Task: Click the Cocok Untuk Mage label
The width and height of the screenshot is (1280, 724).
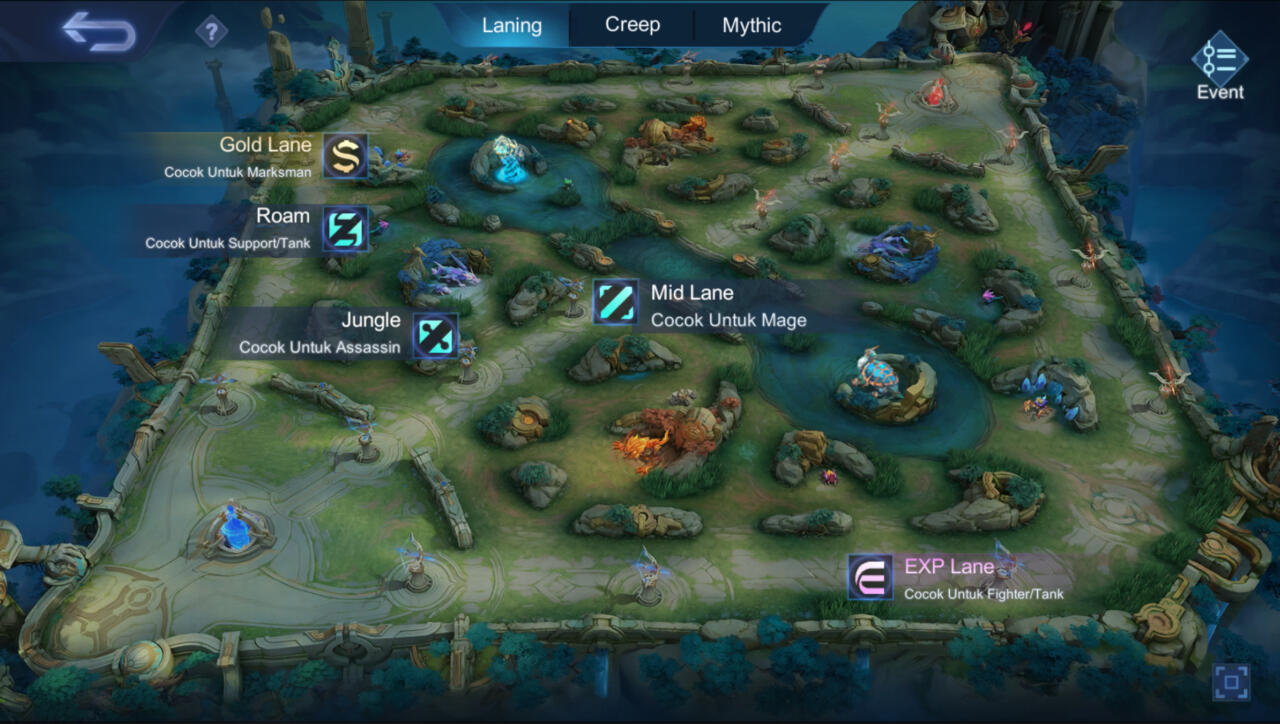Action: pos(727,321)
